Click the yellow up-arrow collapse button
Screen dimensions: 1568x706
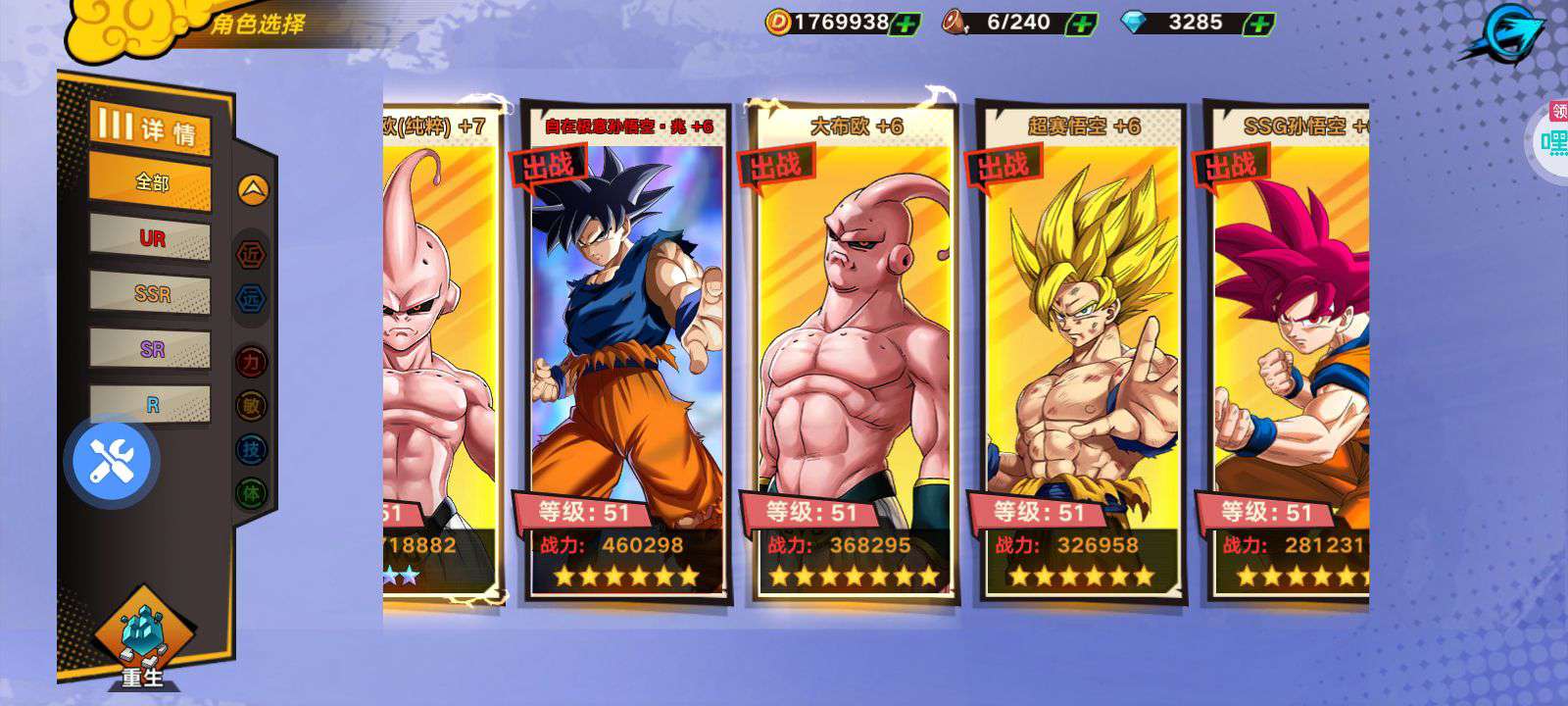click(252, 189)
